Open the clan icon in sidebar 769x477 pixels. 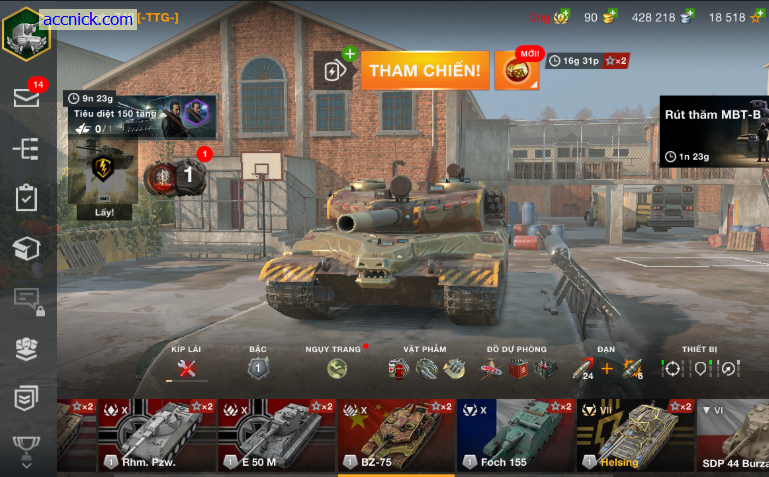click(x=26, y=348)
